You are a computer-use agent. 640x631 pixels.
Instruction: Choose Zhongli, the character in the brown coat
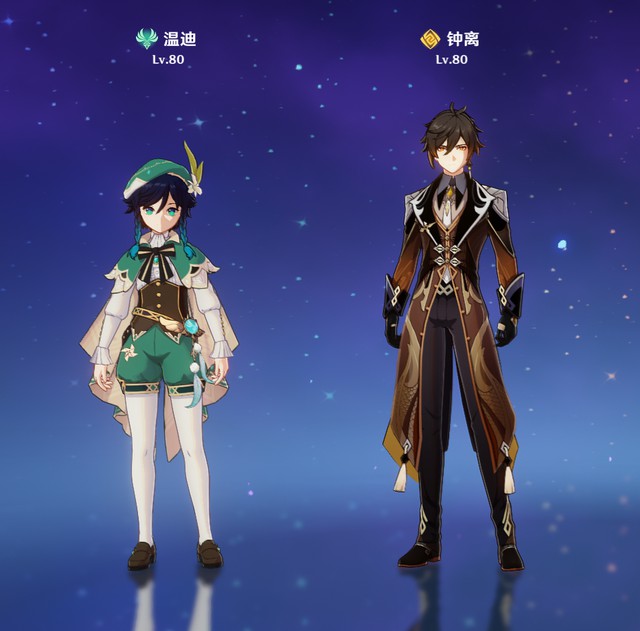coord(452,330)
